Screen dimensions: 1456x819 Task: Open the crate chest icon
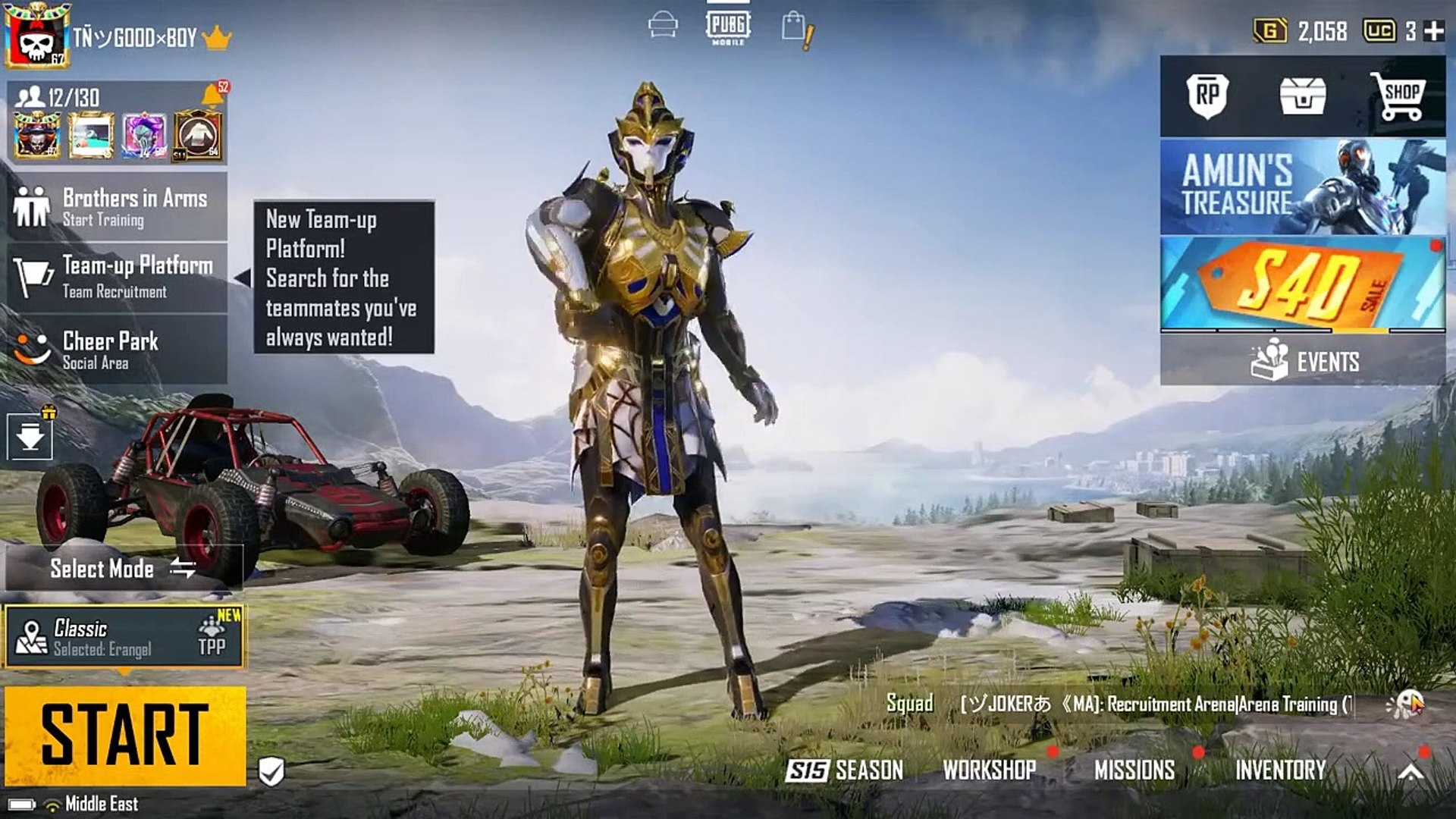pyautogui.click(x=1303, y=96)
